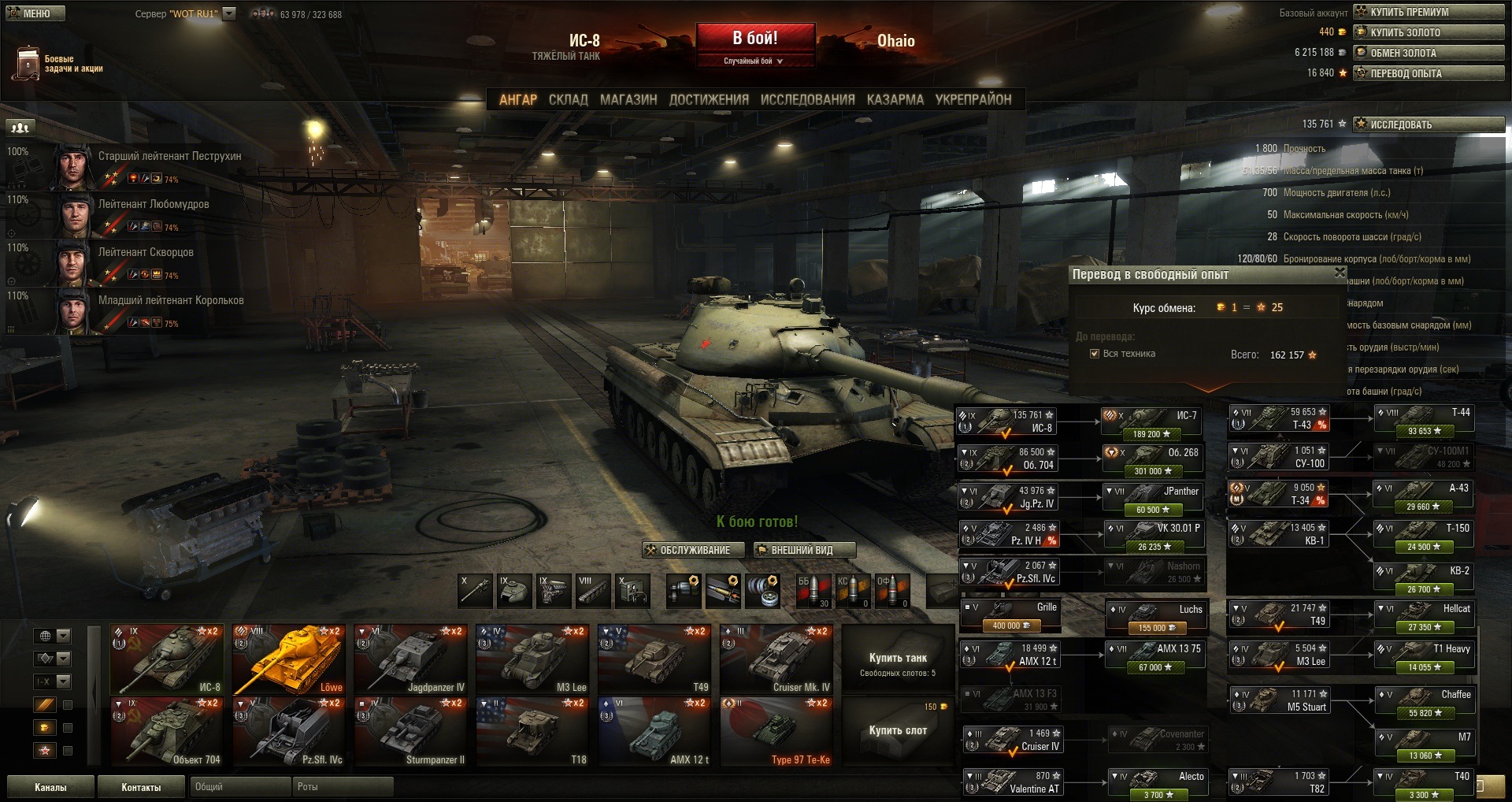Click the КУПИТЬ ПРЕМИУМ button
1512x802 pixels.
tap(1428, 12)
